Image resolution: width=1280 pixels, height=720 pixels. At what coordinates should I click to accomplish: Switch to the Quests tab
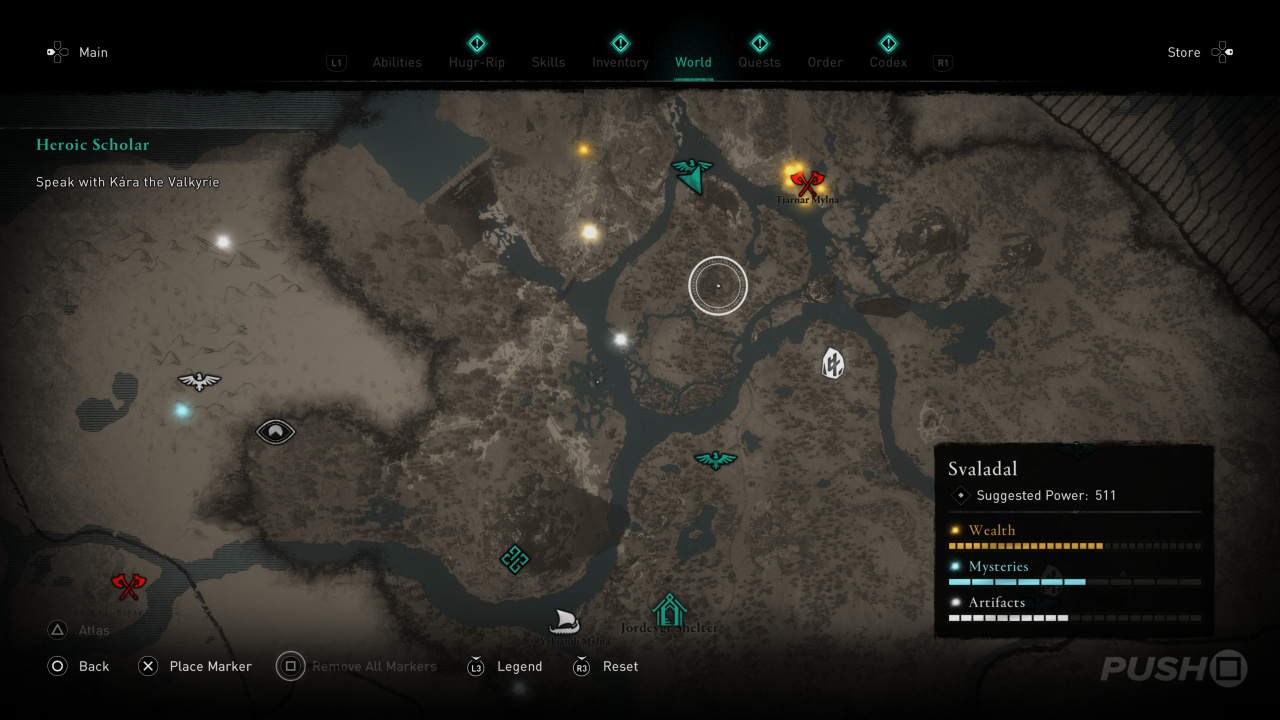(x=759, y=62)
